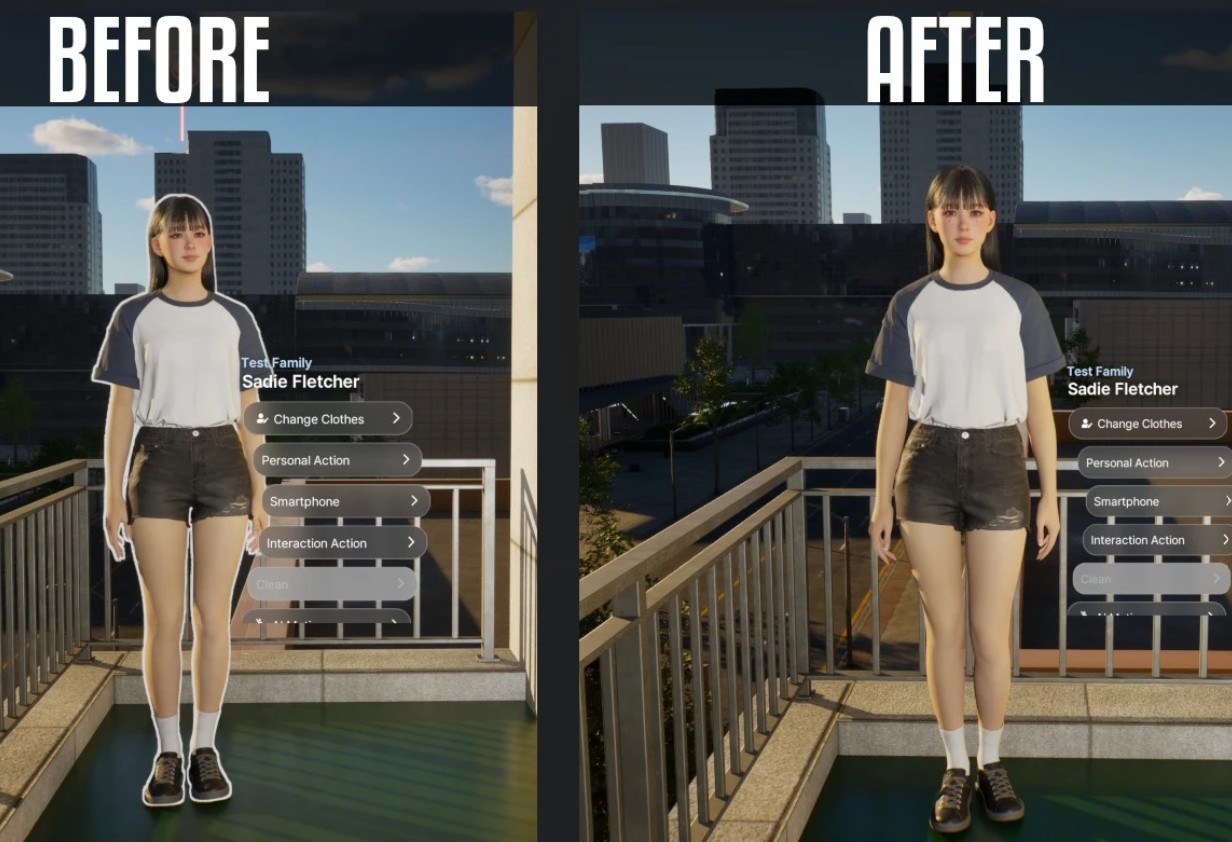Open Change Clothes in the AFTER panel
The height and width of the screenshot is (842, 1232).
pos(1147,423)
